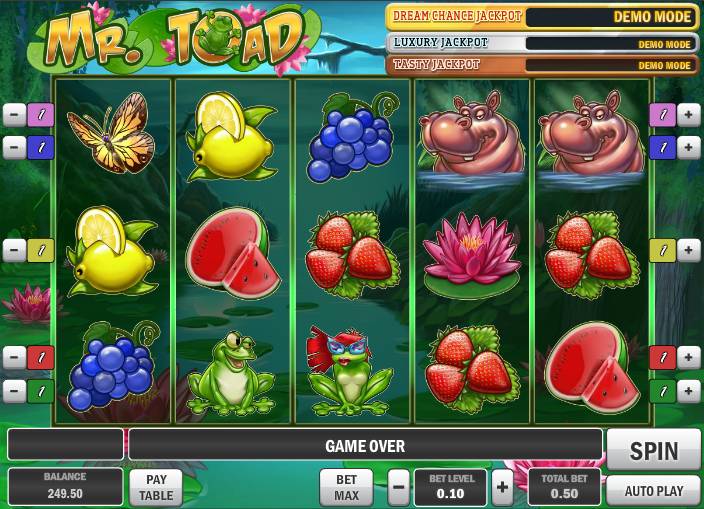The image size is (704, 509).
Task: Decrease the bet level with minus button
Action: click(399, 487)
